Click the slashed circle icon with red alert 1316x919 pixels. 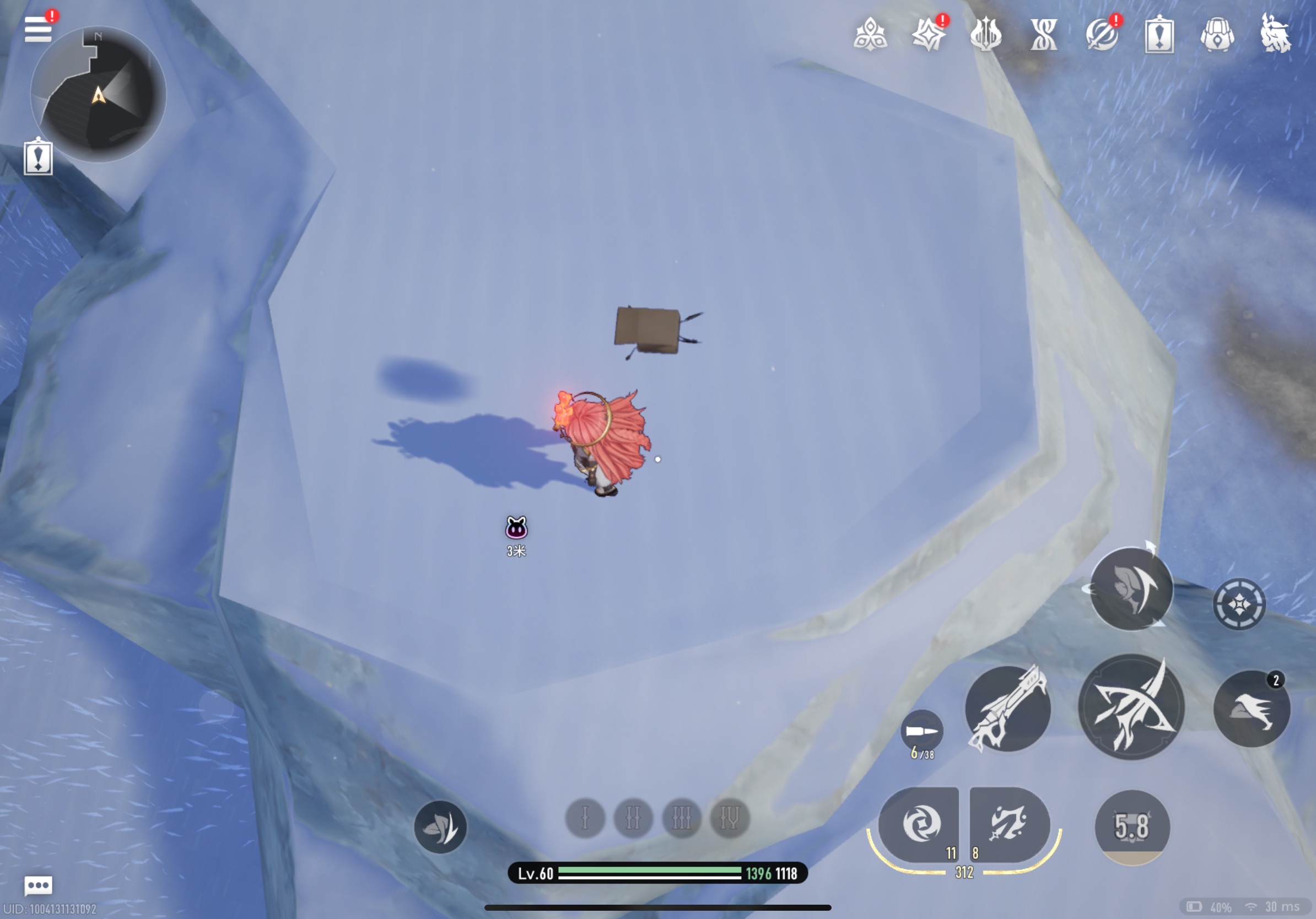coord(1101,34)
